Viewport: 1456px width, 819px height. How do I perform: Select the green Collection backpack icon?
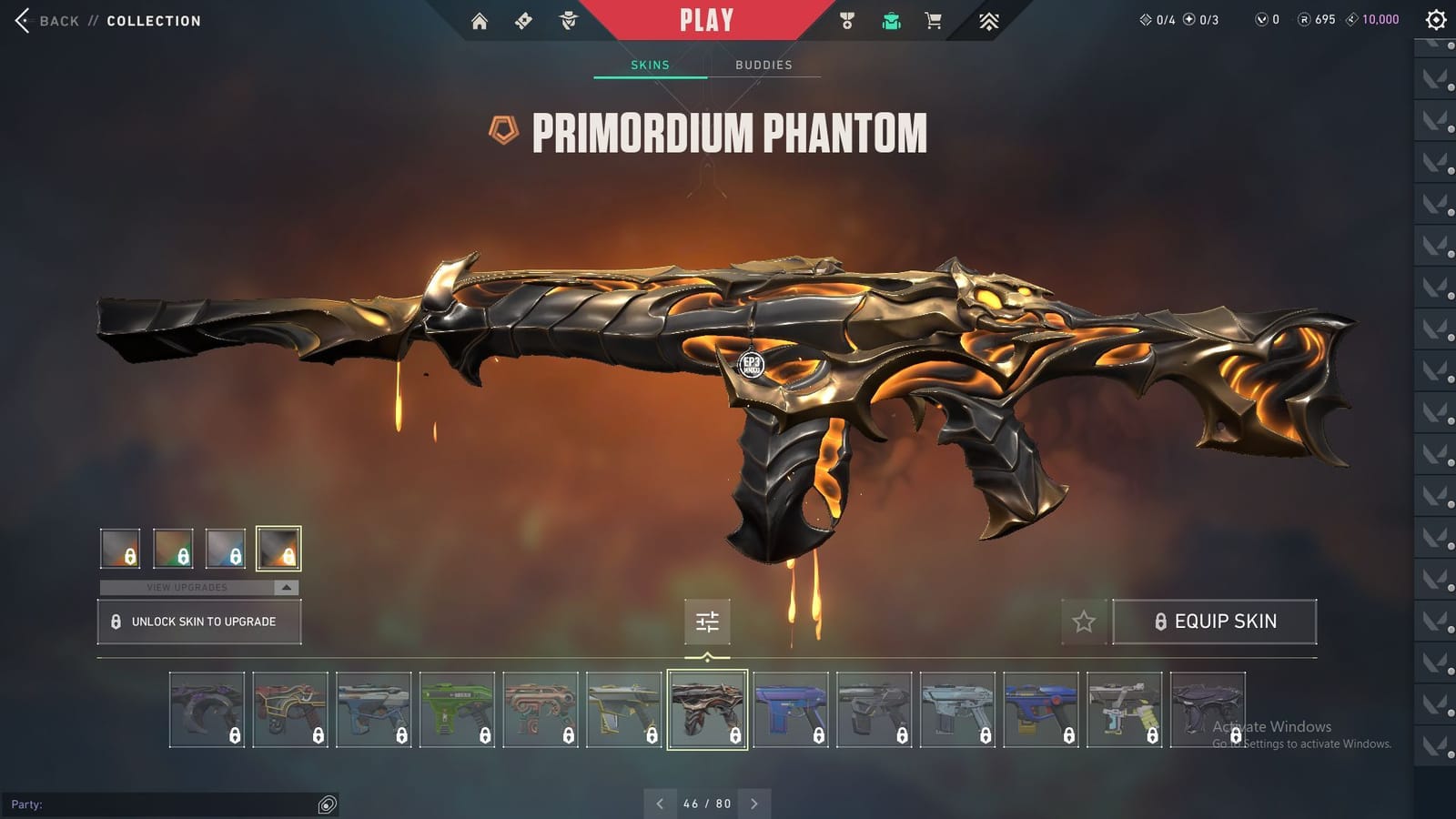891,19
